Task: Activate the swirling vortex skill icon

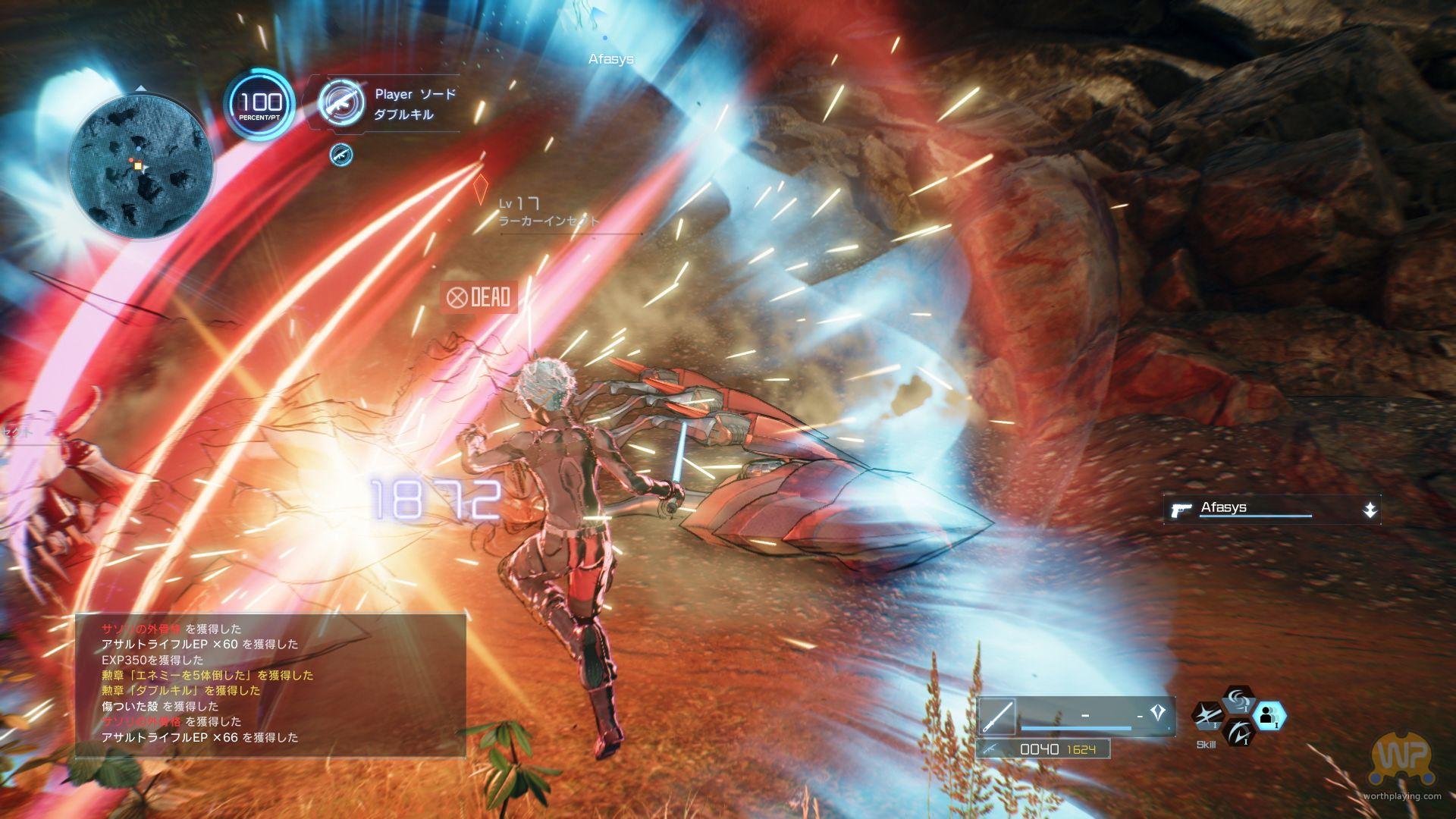Action: [1238, 699]
